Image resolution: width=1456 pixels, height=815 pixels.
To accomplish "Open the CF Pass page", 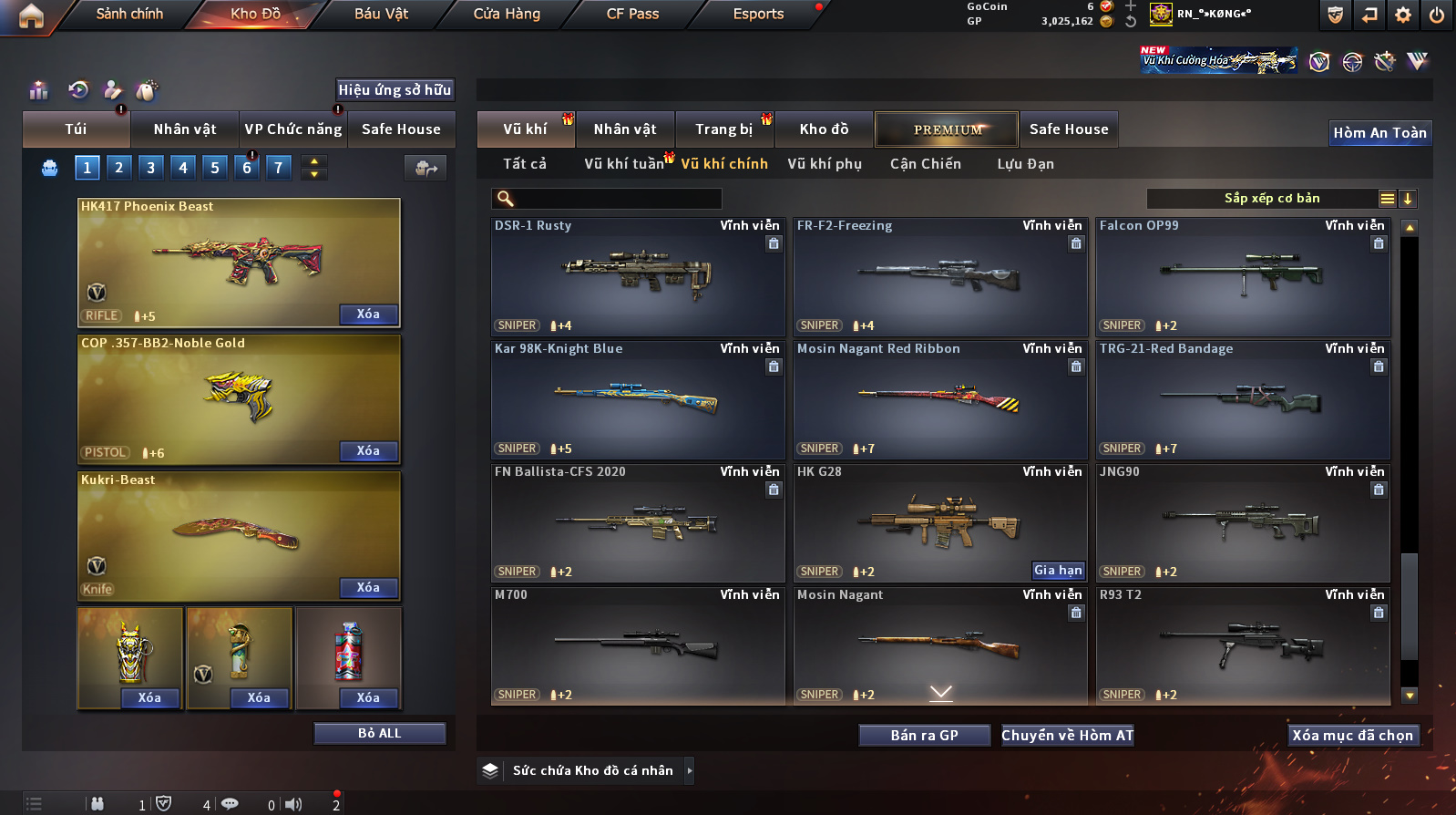I will 632,14.
